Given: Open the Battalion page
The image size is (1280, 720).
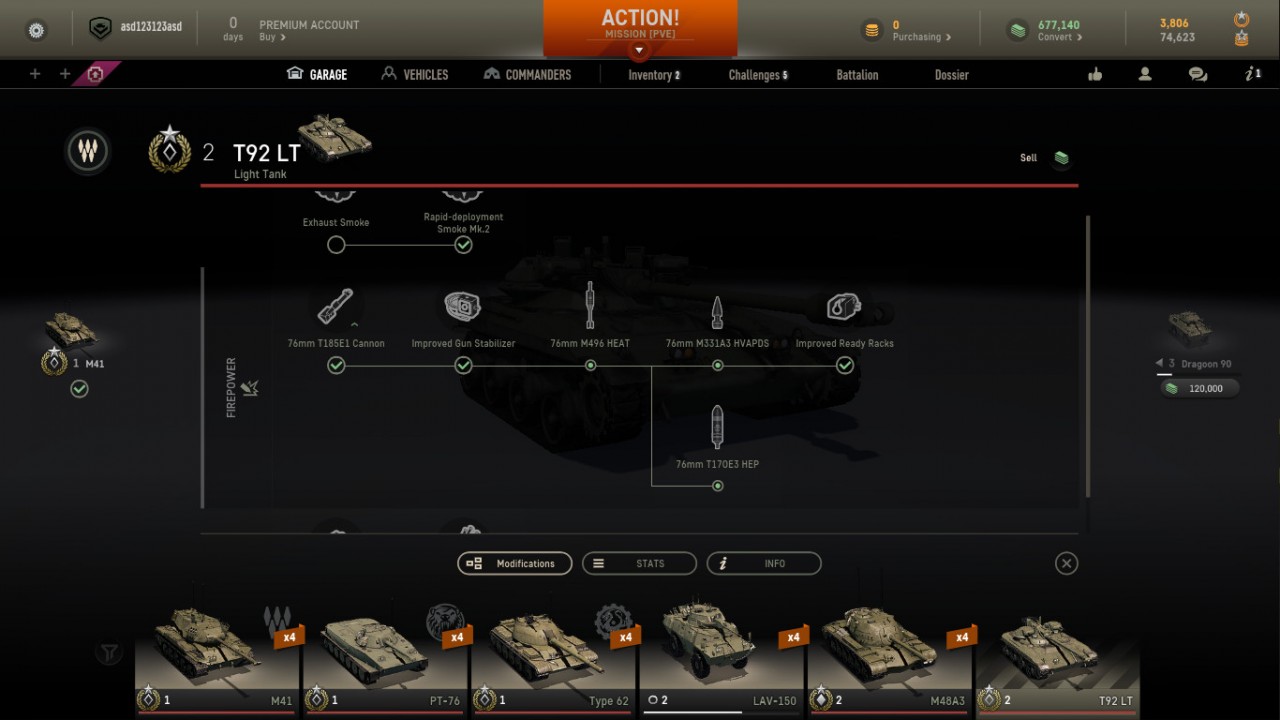Looking at the screenshot, I should click(x=857, y=75).
